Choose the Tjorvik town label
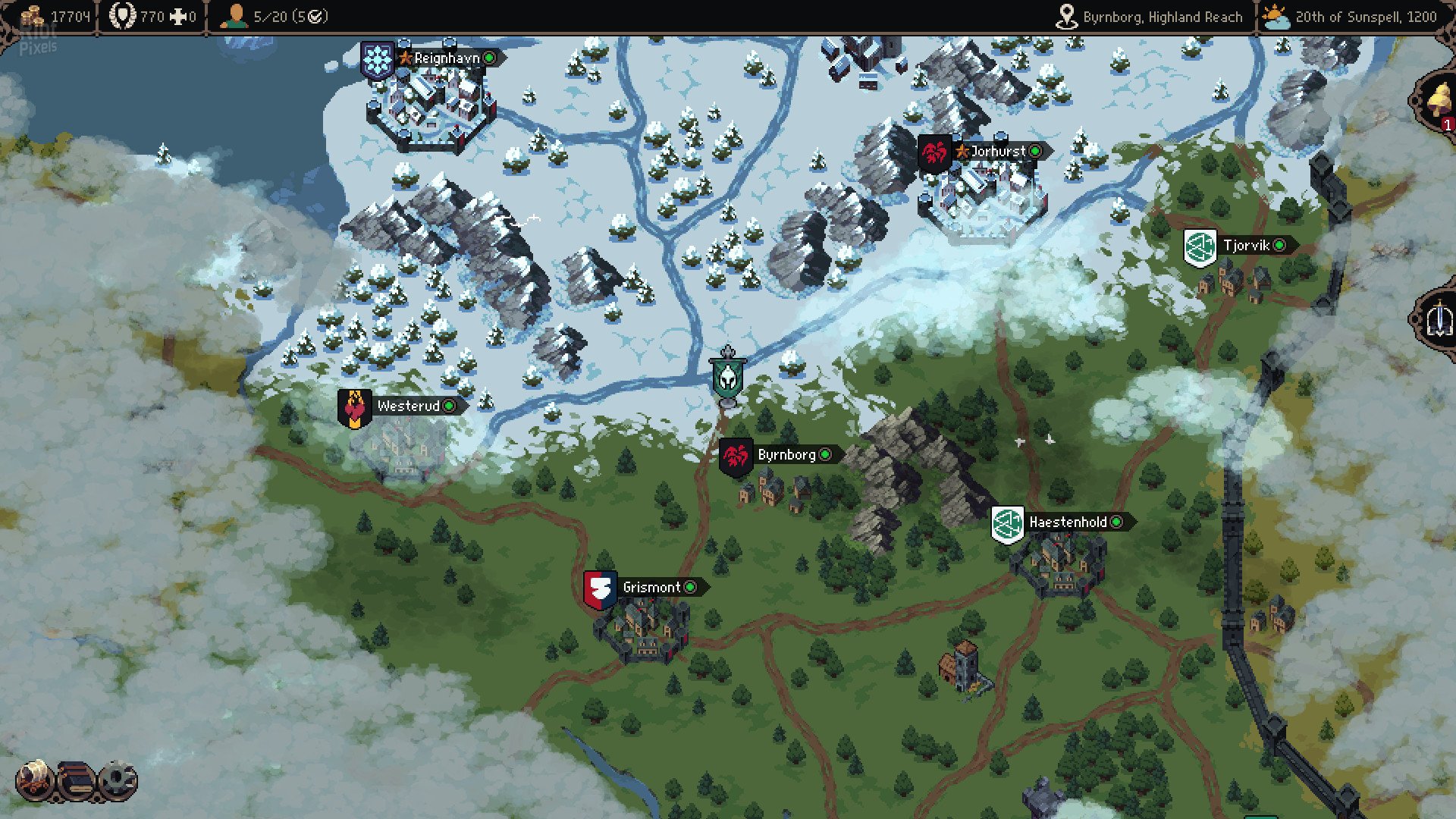 [x=1246, y=246]
